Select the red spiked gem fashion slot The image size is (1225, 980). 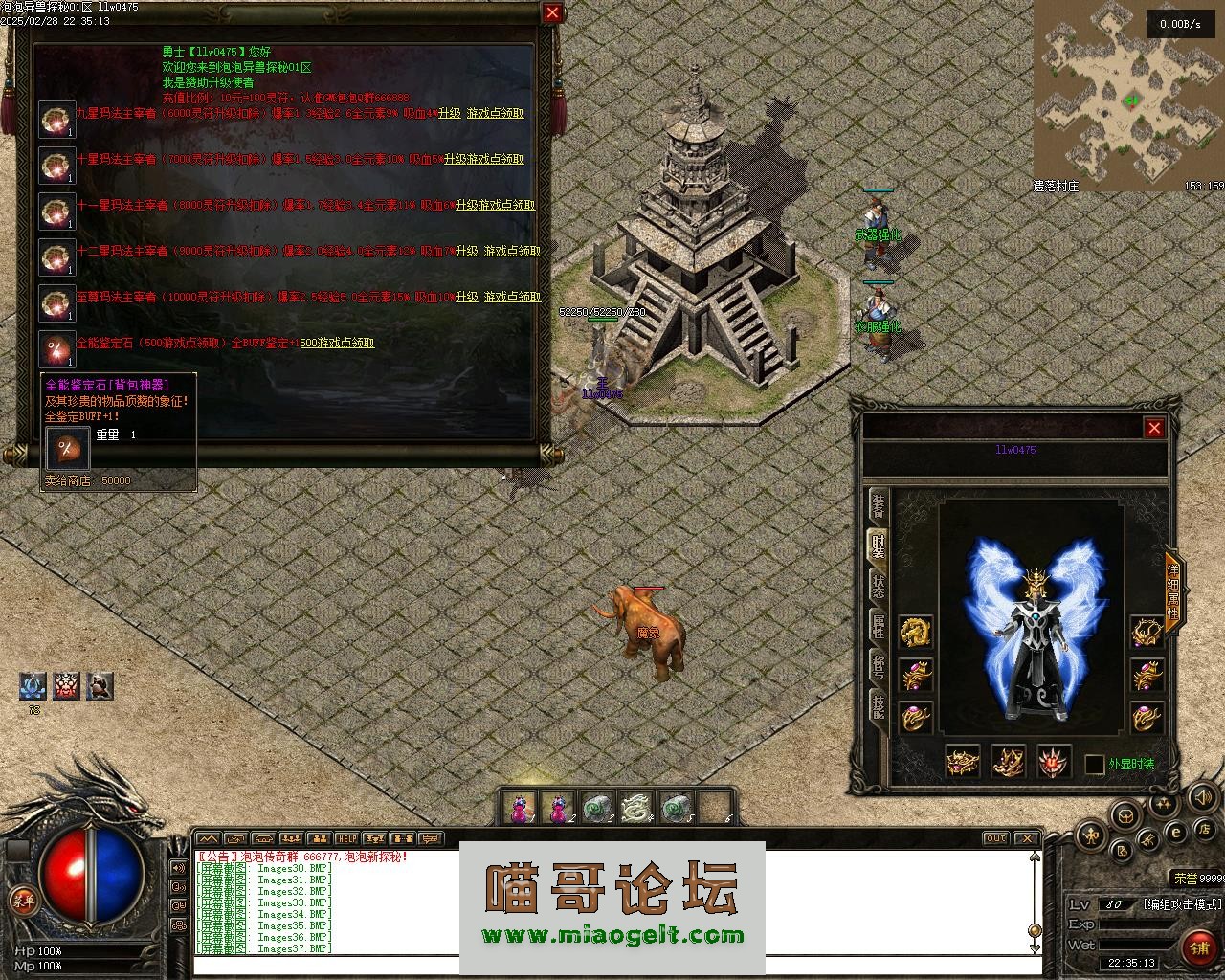click(x=1055, y=762)
